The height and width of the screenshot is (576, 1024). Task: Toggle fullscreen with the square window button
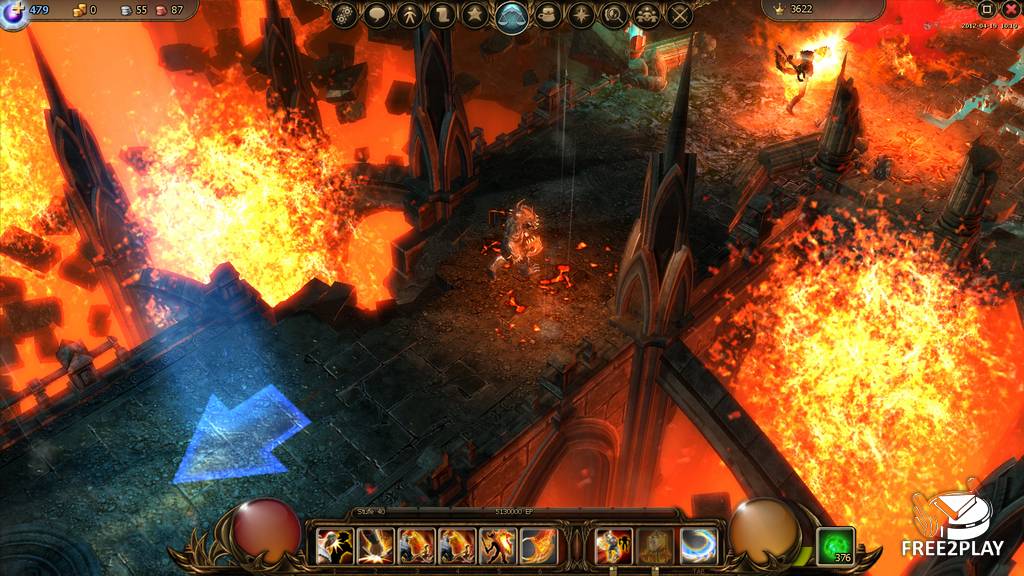coord(986,9)
